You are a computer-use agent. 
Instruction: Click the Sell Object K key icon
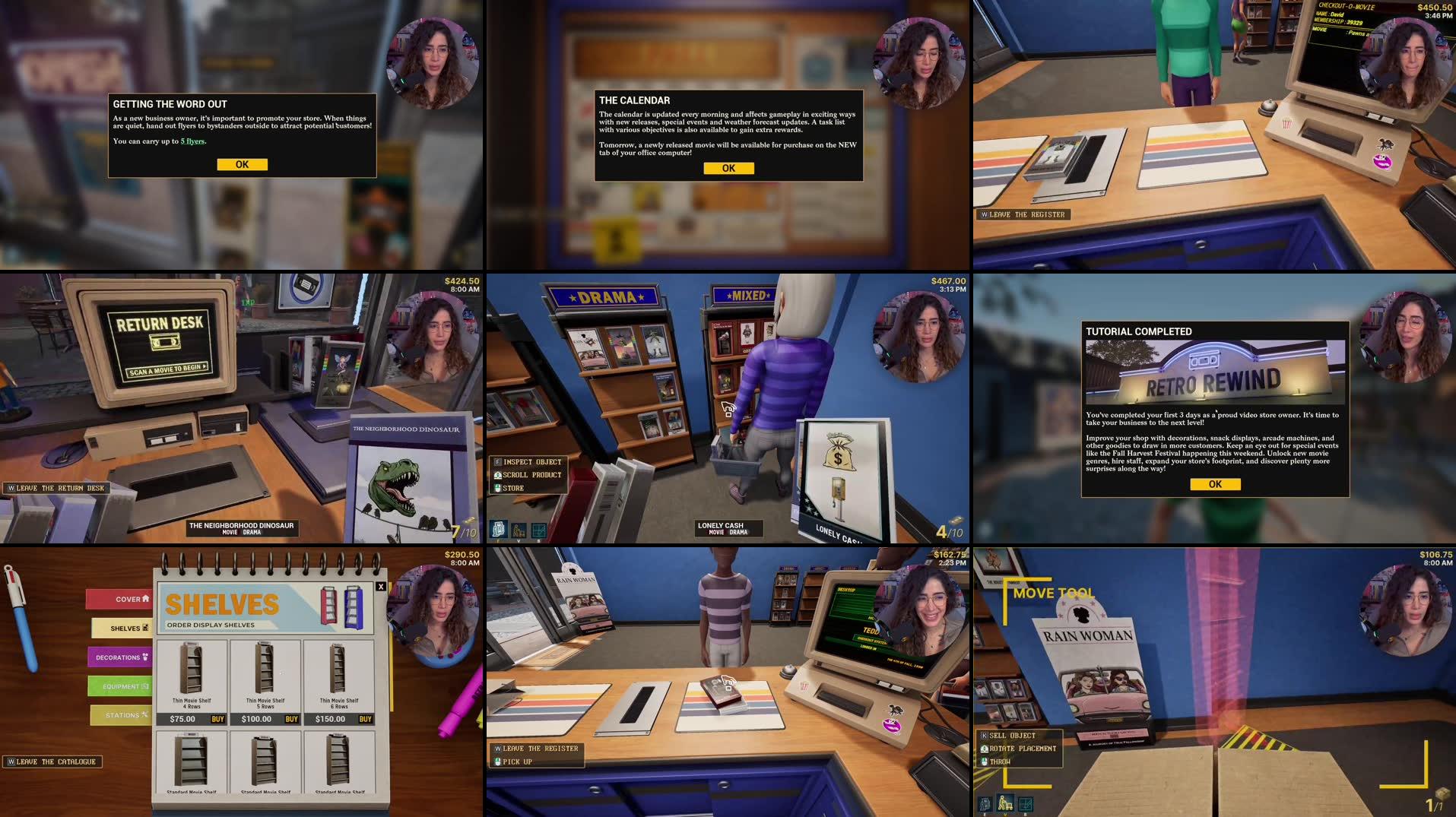(984, 735)
